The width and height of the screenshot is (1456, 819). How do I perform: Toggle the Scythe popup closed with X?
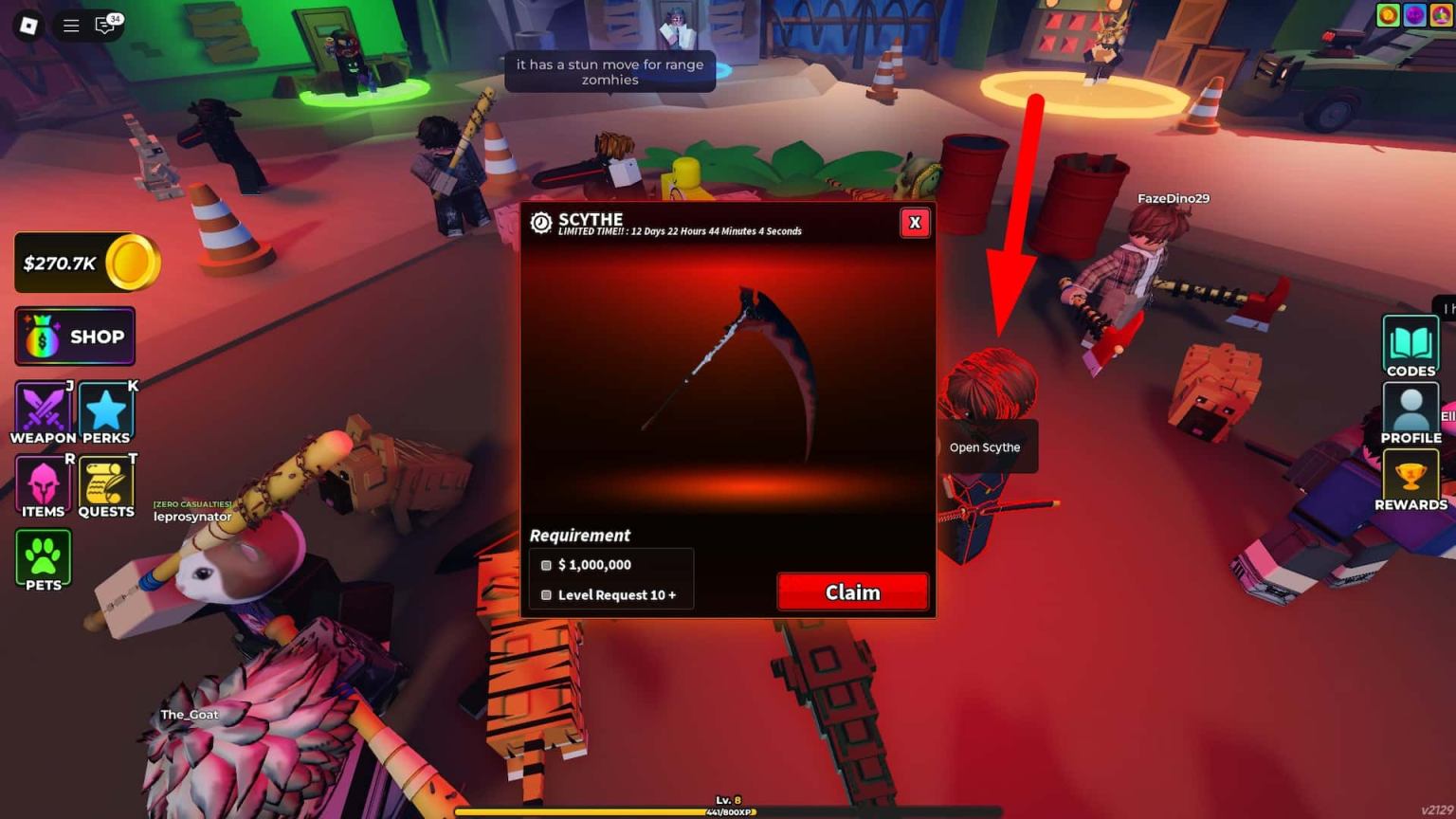click(914, 223)
